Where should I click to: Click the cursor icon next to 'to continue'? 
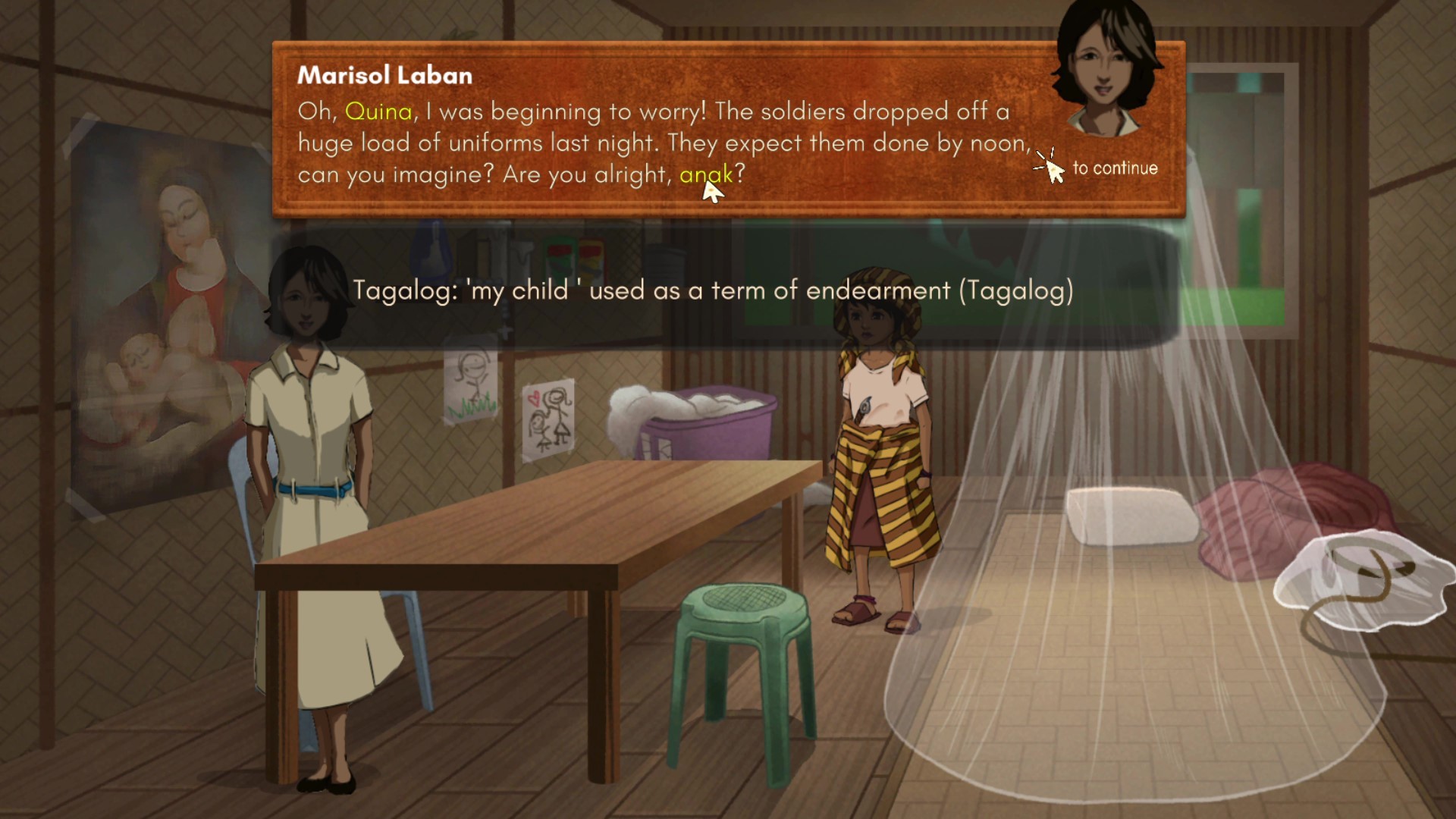pos(1050,168)
